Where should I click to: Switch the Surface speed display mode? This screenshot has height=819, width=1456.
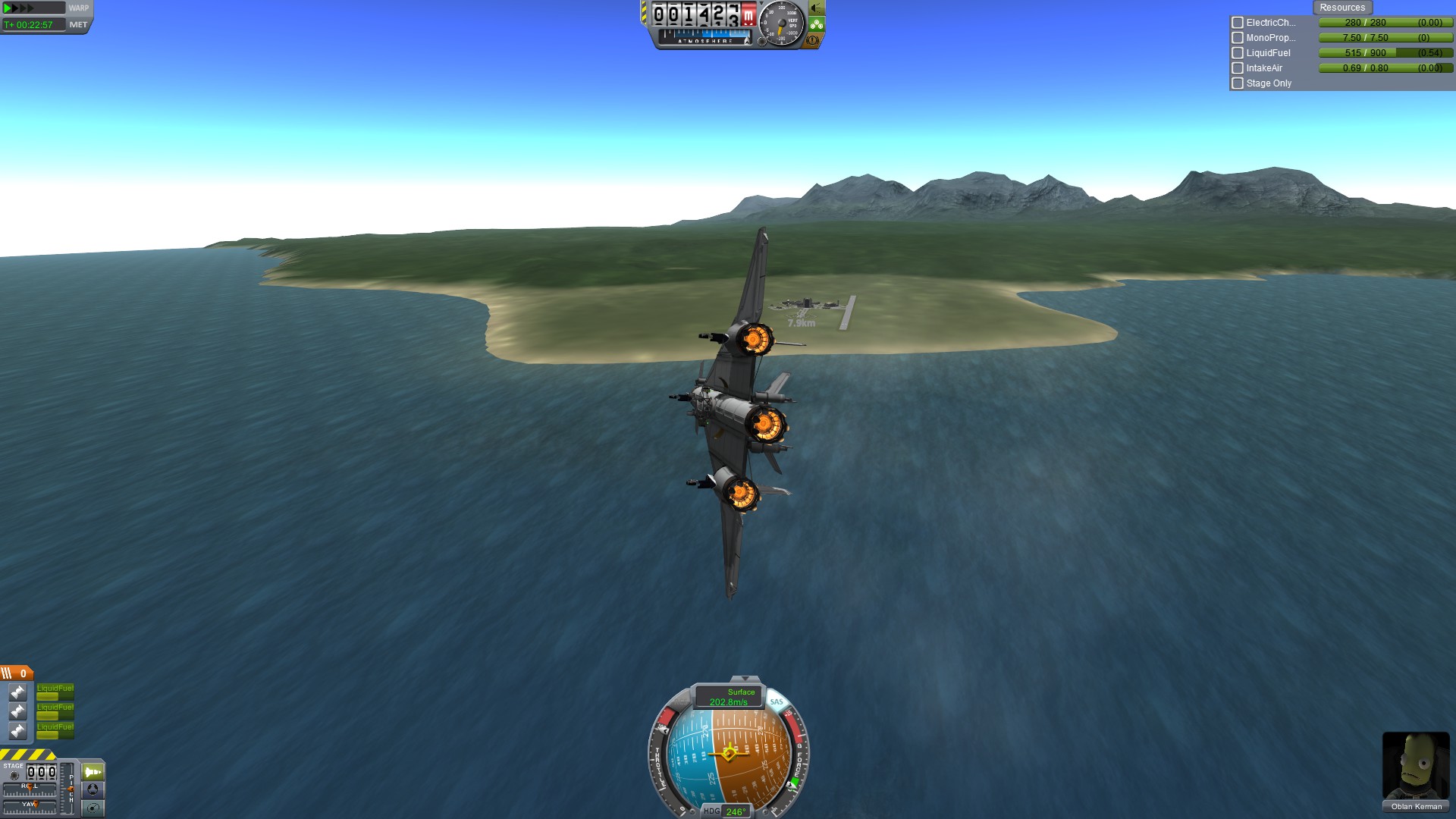tap(729, 697)
